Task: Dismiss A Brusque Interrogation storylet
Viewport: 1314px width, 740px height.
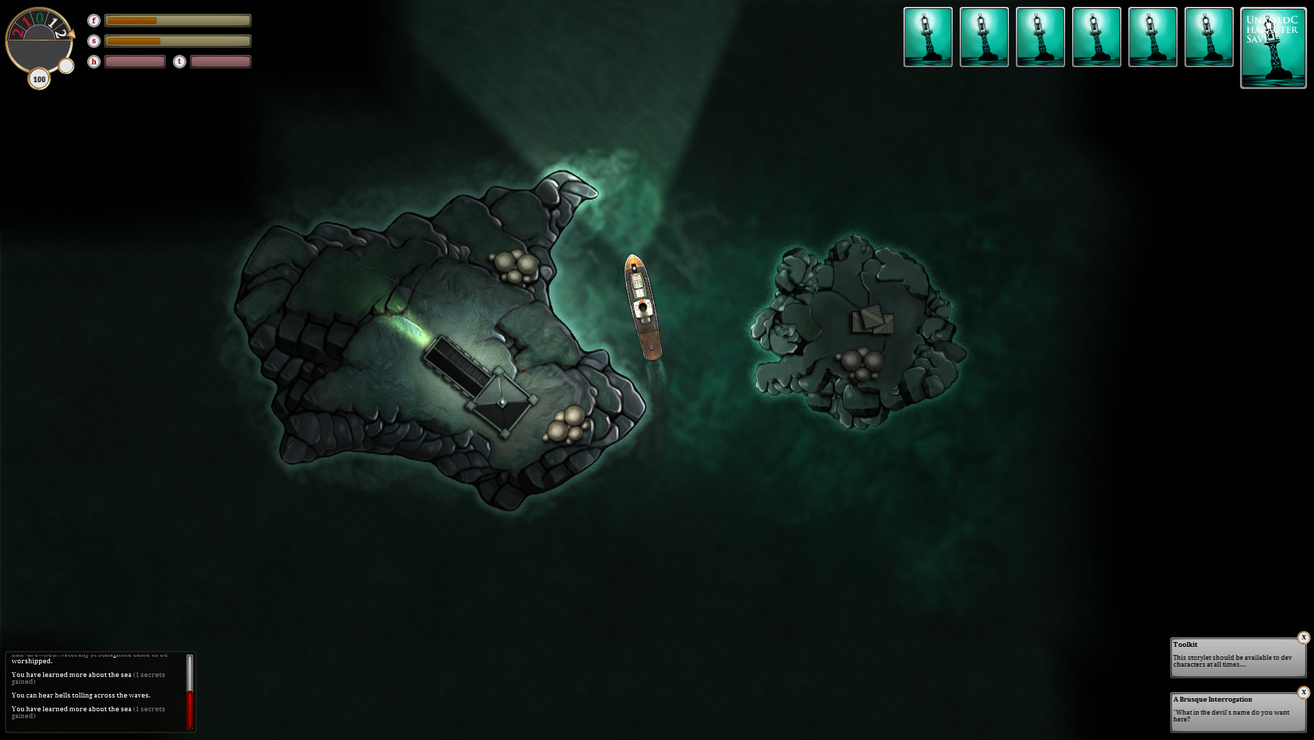Action: point(1303,691)
